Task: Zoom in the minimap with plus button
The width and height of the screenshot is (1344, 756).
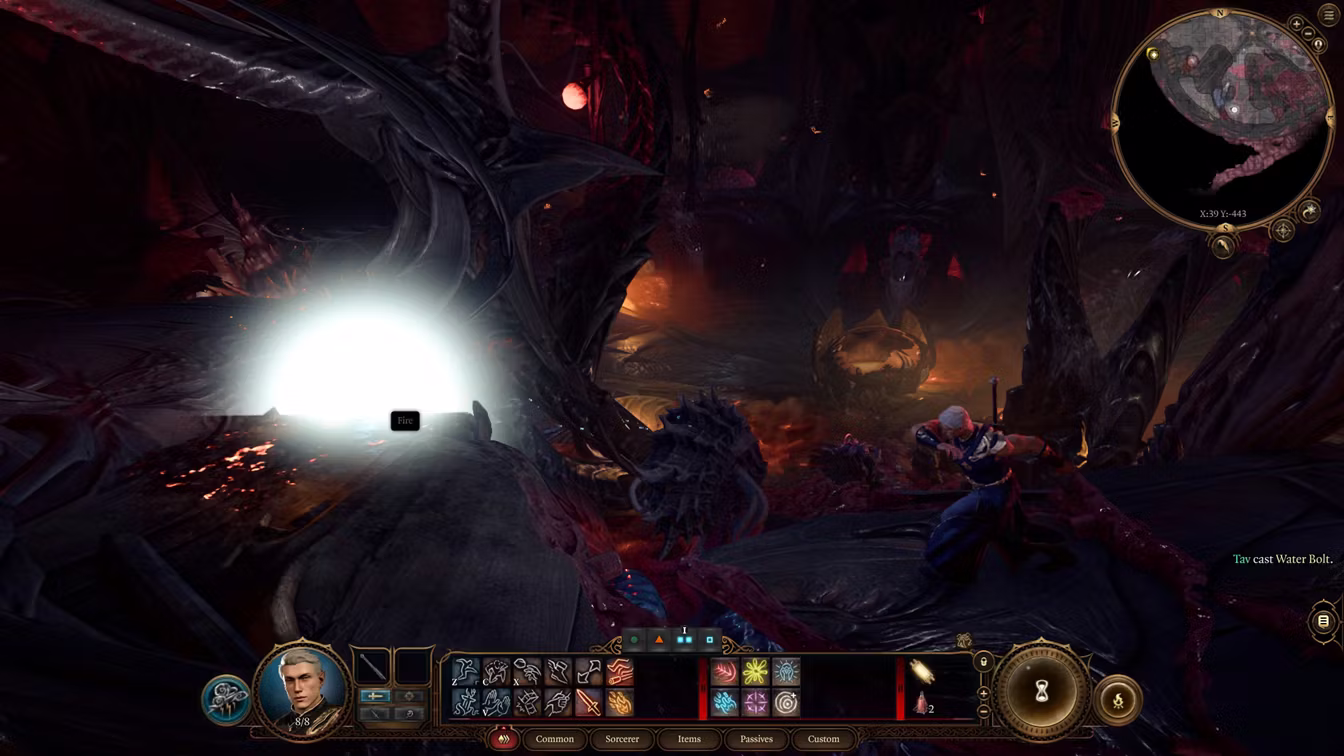Action: [1297, 24]
